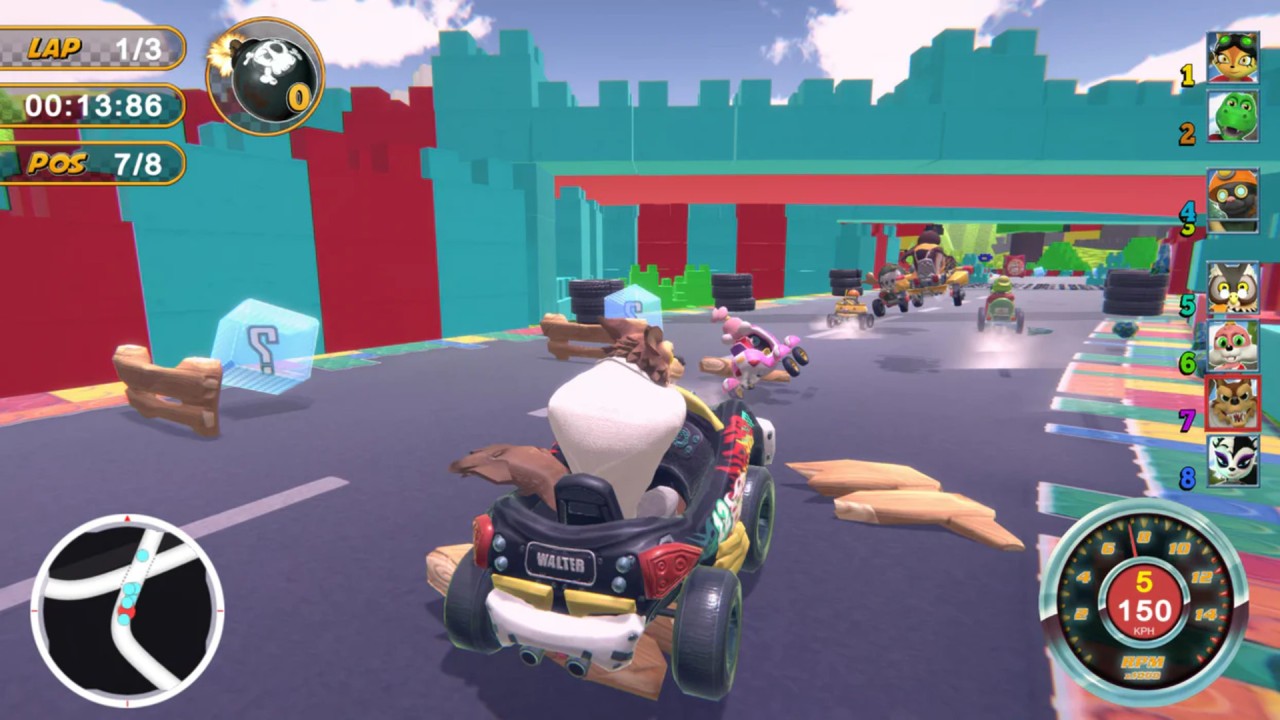The image size is (1280, 720).
Task: Select the red-framed brown wolf portrait
Action: pyautogui.click(x=1231, y=403)
